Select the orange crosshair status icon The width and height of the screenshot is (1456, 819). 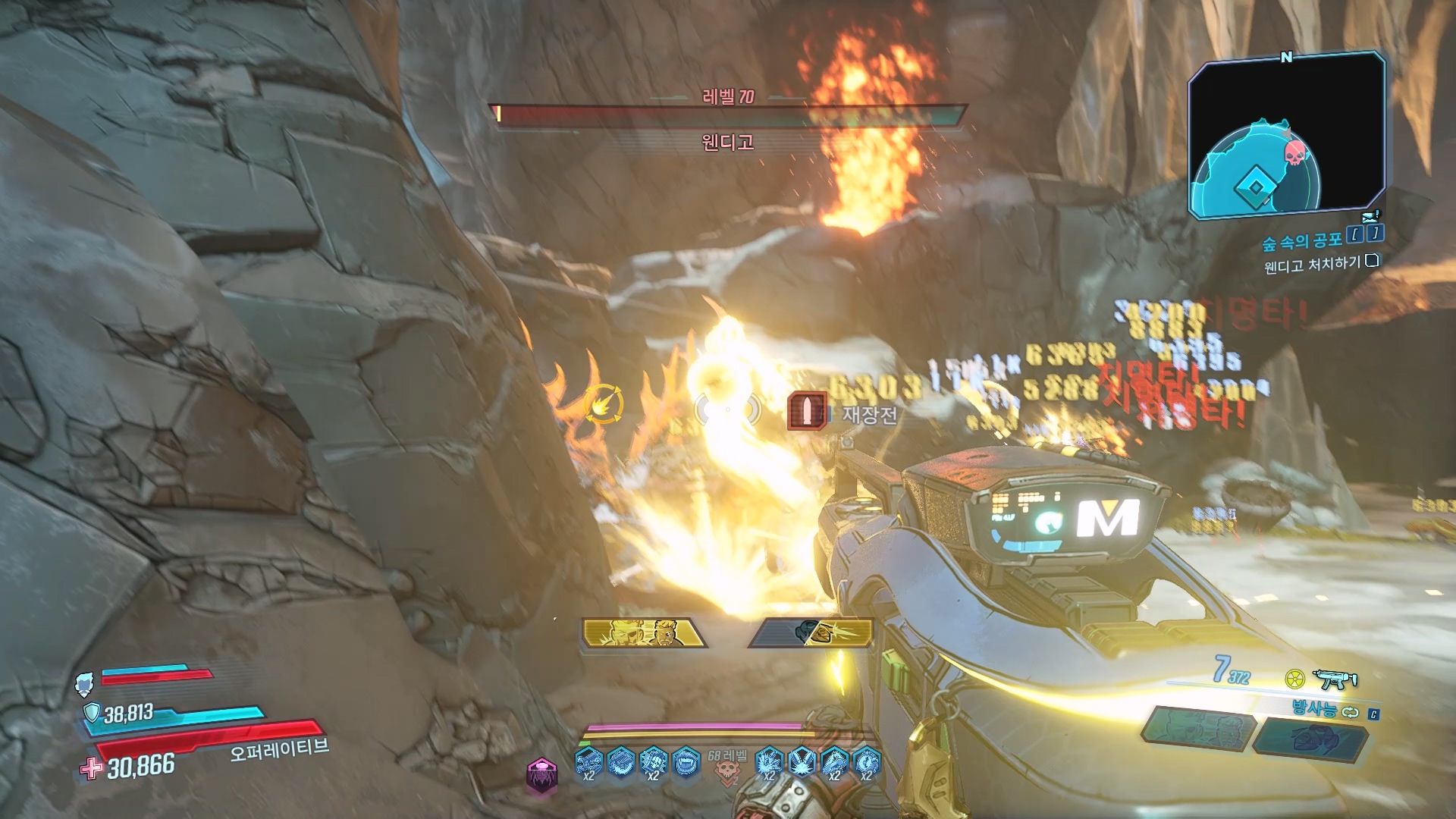(x=604, y=404)
